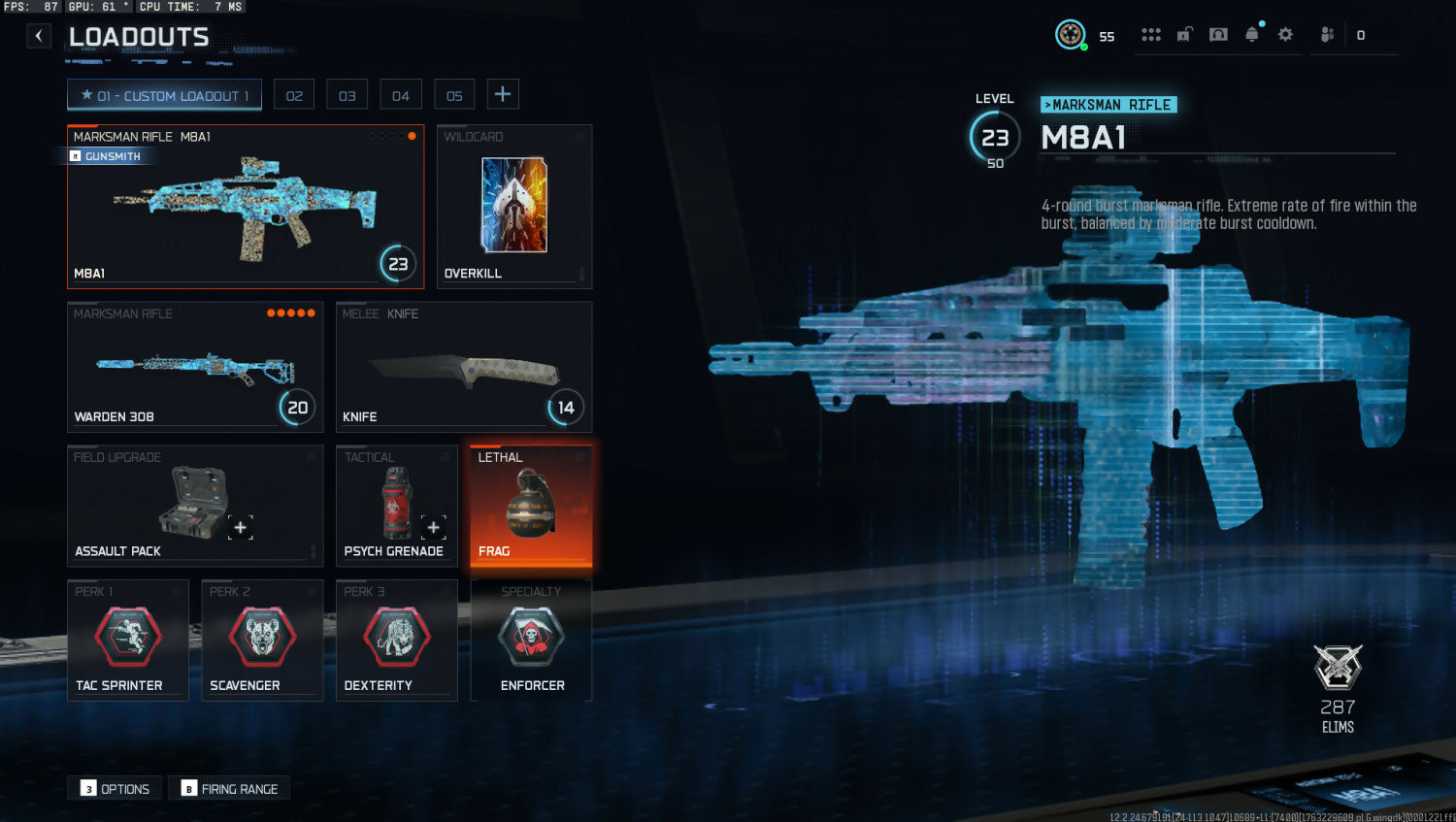Switch to loadout 02 tab
Image resolution: width=1456 pixels, height=822 pixels.
click(x=294, y=95)
